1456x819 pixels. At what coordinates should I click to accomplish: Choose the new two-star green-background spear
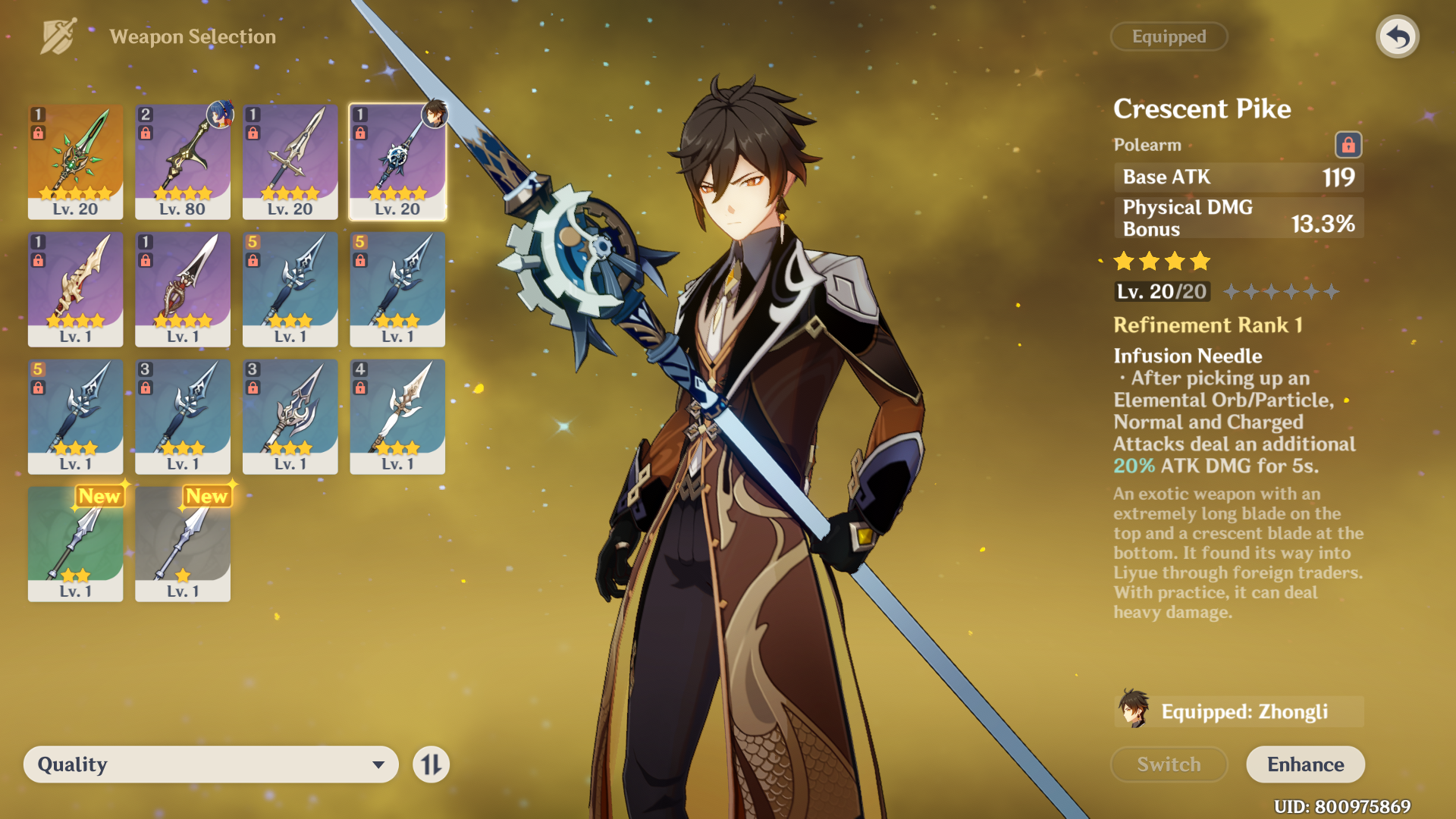75,543
